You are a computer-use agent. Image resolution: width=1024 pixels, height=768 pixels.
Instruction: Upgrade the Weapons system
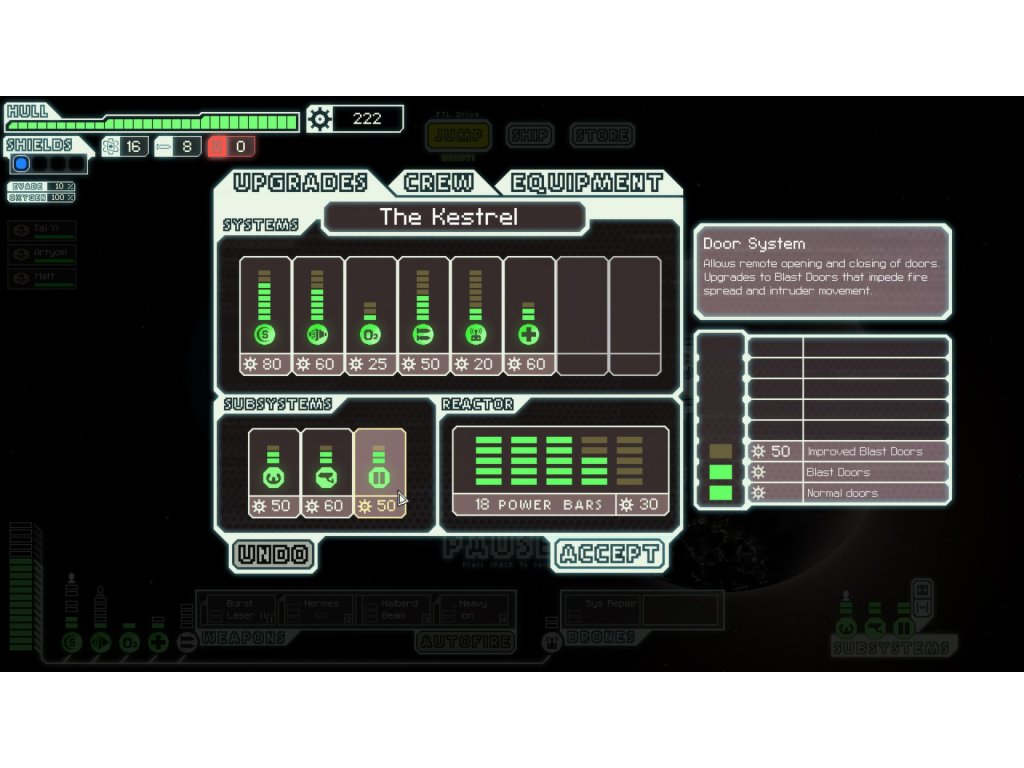point(424,315)
